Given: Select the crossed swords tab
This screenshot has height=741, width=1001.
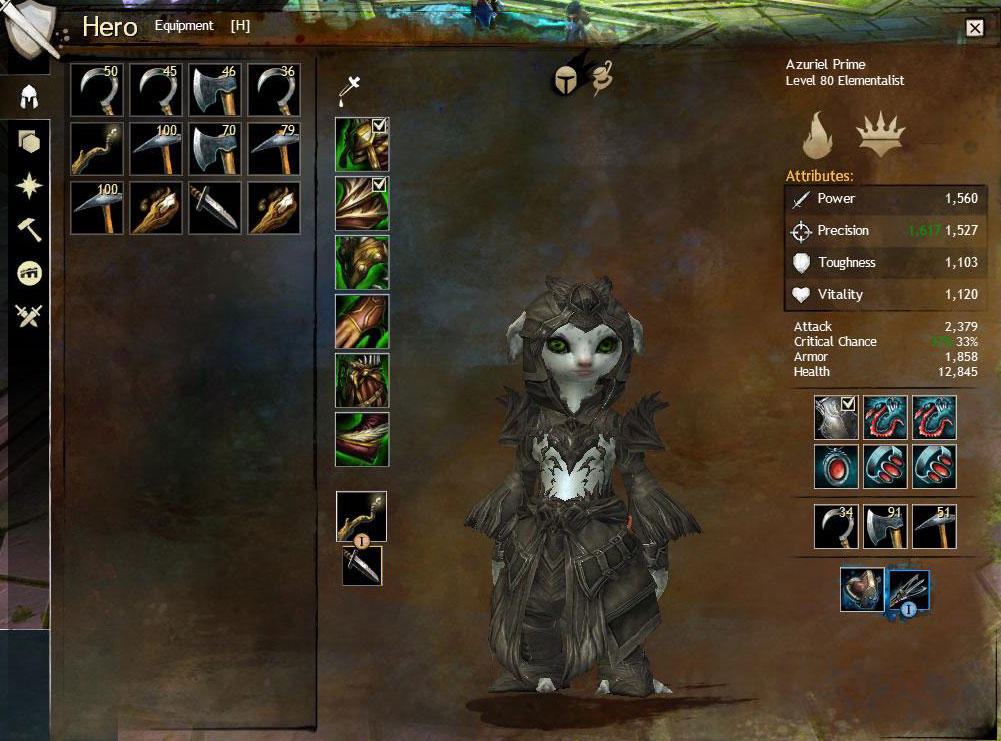Looking at the screenshot, I should tap(29, 317).
